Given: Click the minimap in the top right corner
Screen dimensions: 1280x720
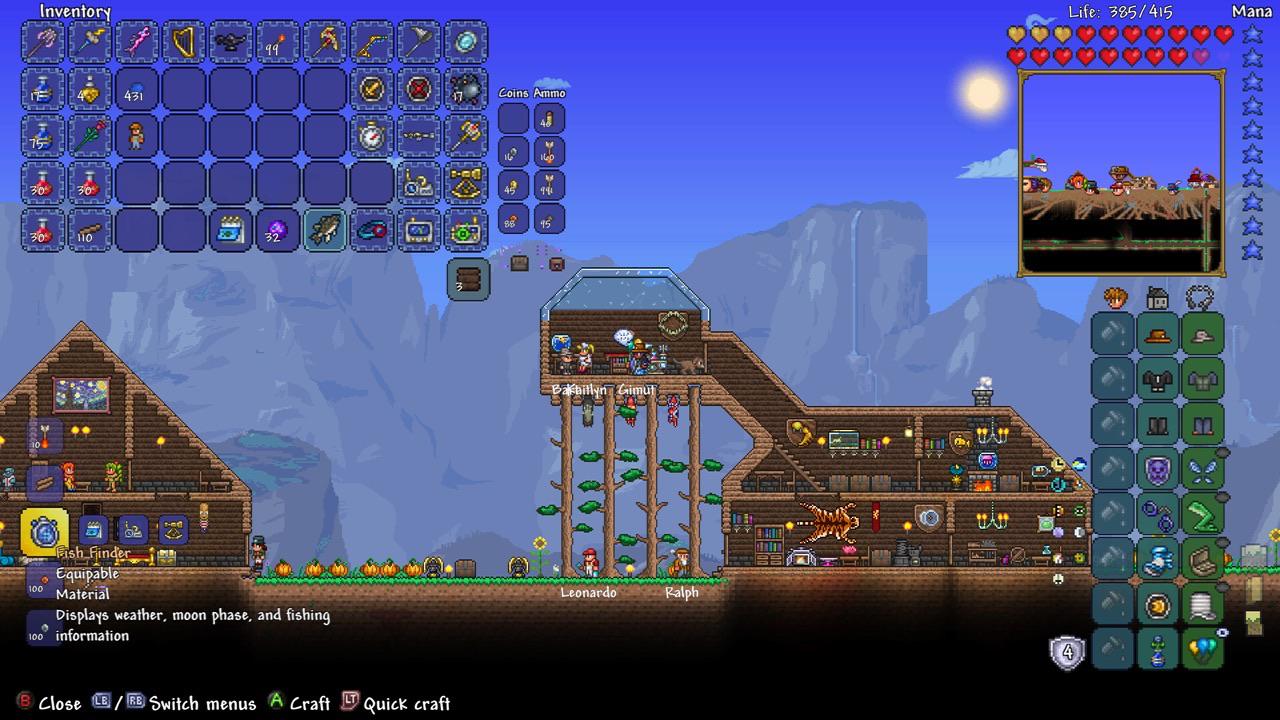Looking at the screenshot, I should click(x=1122, y=170).
